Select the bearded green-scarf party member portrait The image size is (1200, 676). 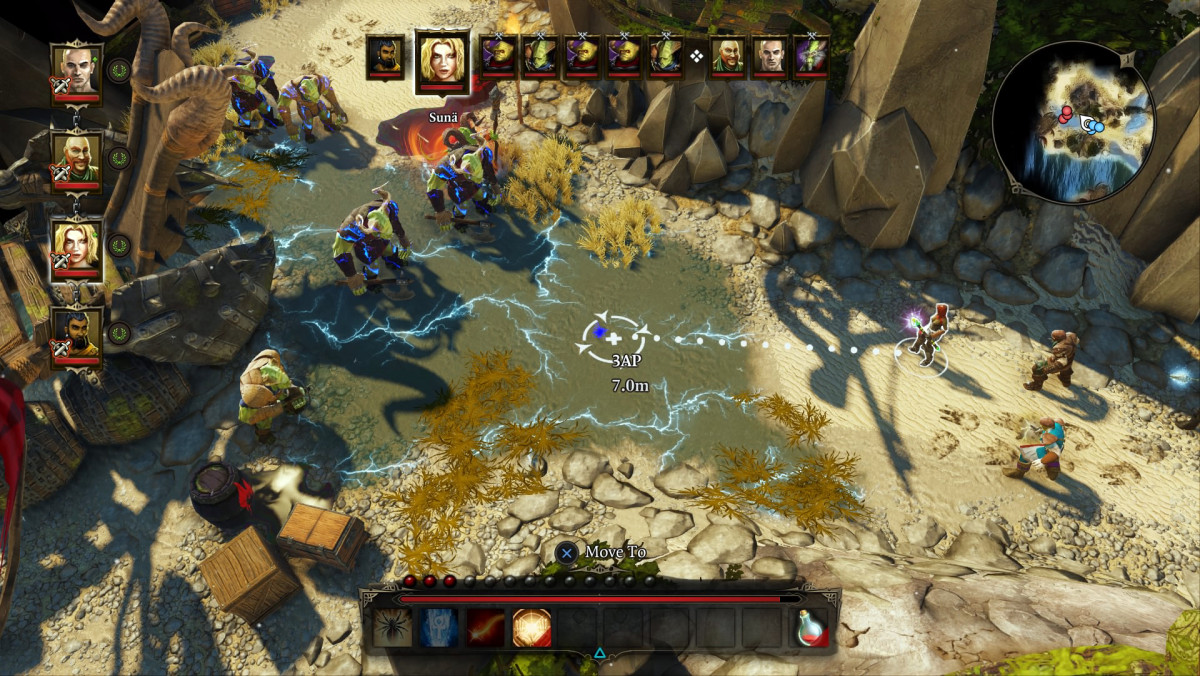[76, 158]
